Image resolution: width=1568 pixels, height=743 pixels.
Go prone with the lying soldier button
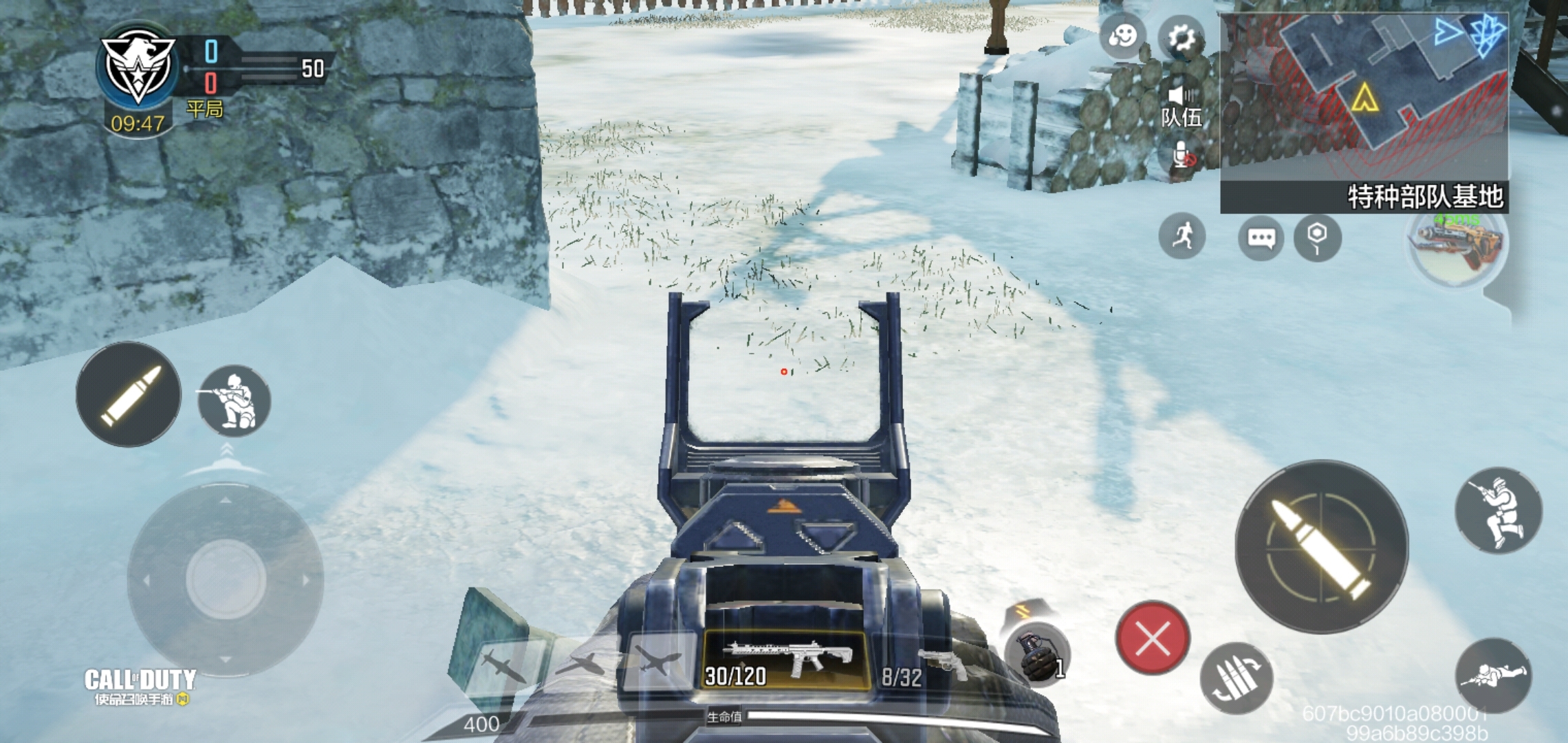[1493, 675]
